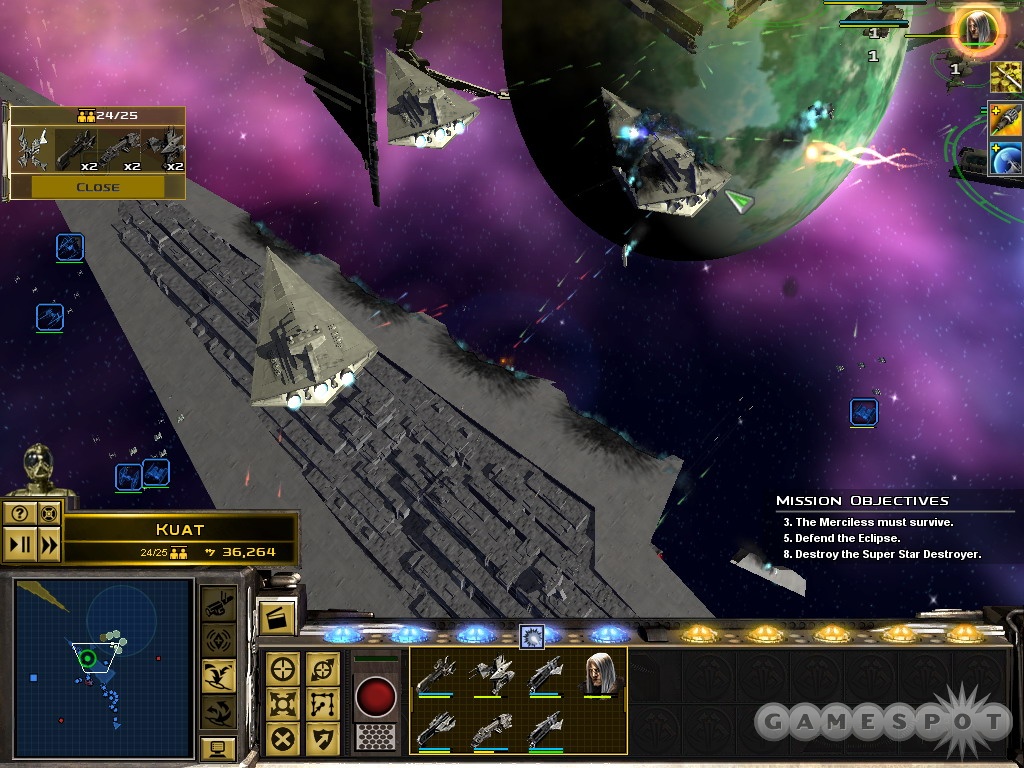Select the hooded hero portrait in unit panel
1024x768 pixels.
601,674
